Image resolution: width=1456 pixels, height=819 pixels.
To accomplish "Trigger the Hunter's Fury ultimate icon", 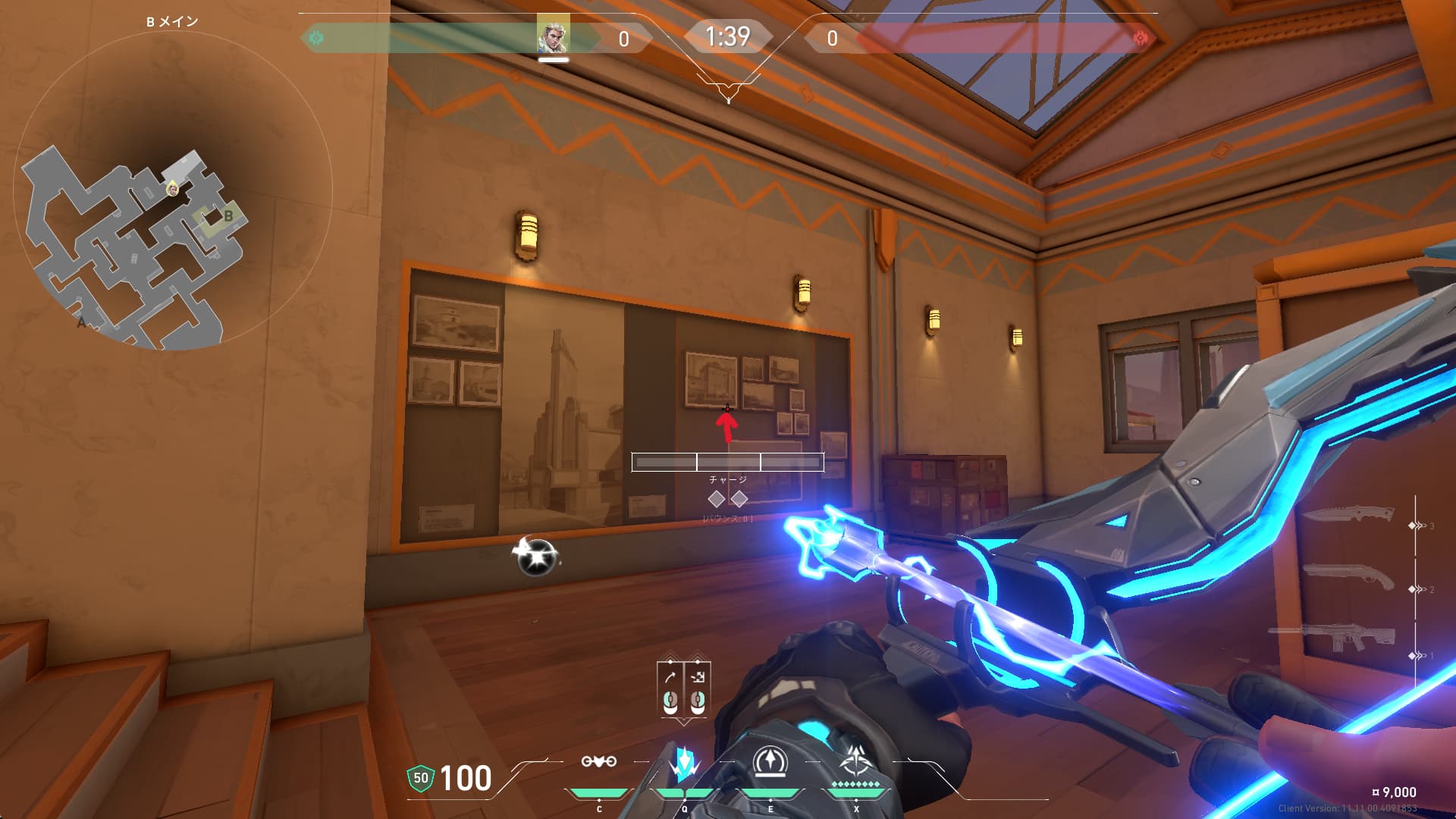I will 856,762.
